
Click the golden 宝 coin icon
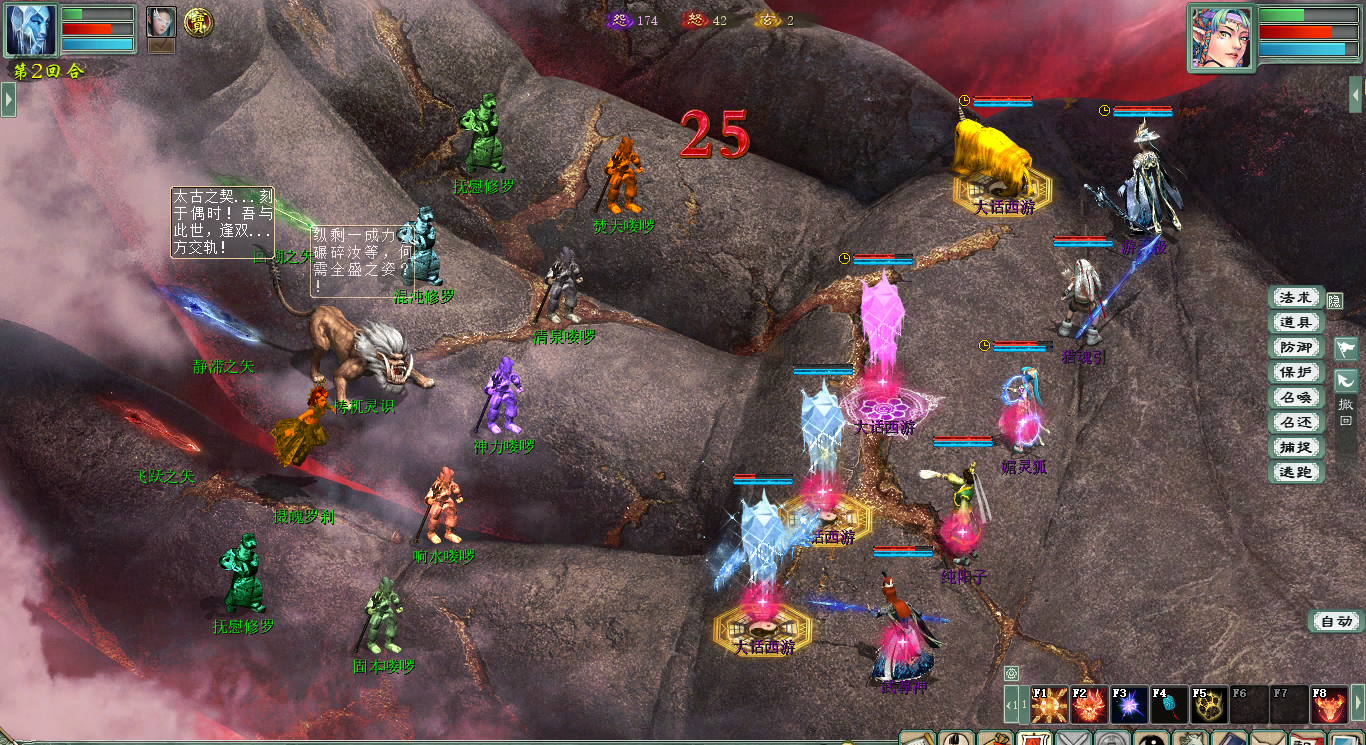coord(197,22)
